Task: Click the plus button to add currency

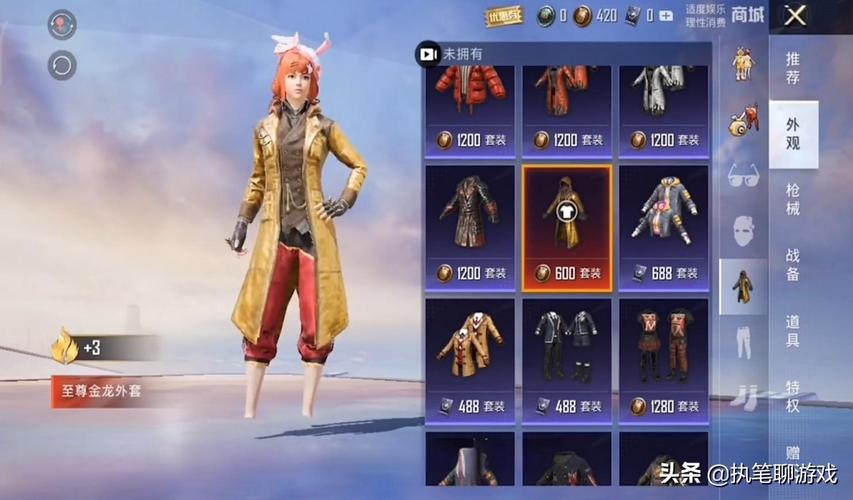Action: coord(666,15)
